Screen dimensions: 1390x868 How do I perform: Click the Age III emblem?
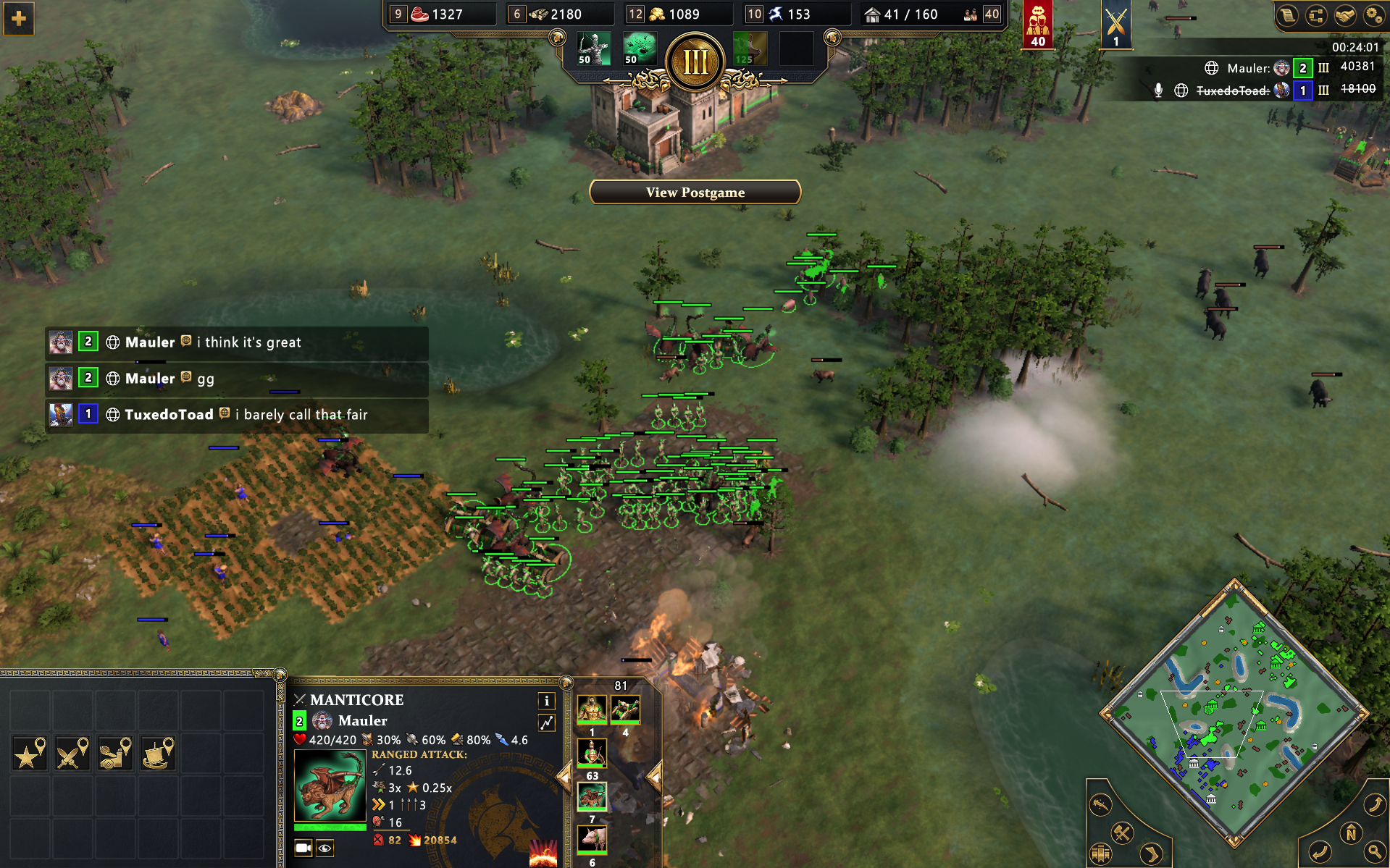(695, 62)
